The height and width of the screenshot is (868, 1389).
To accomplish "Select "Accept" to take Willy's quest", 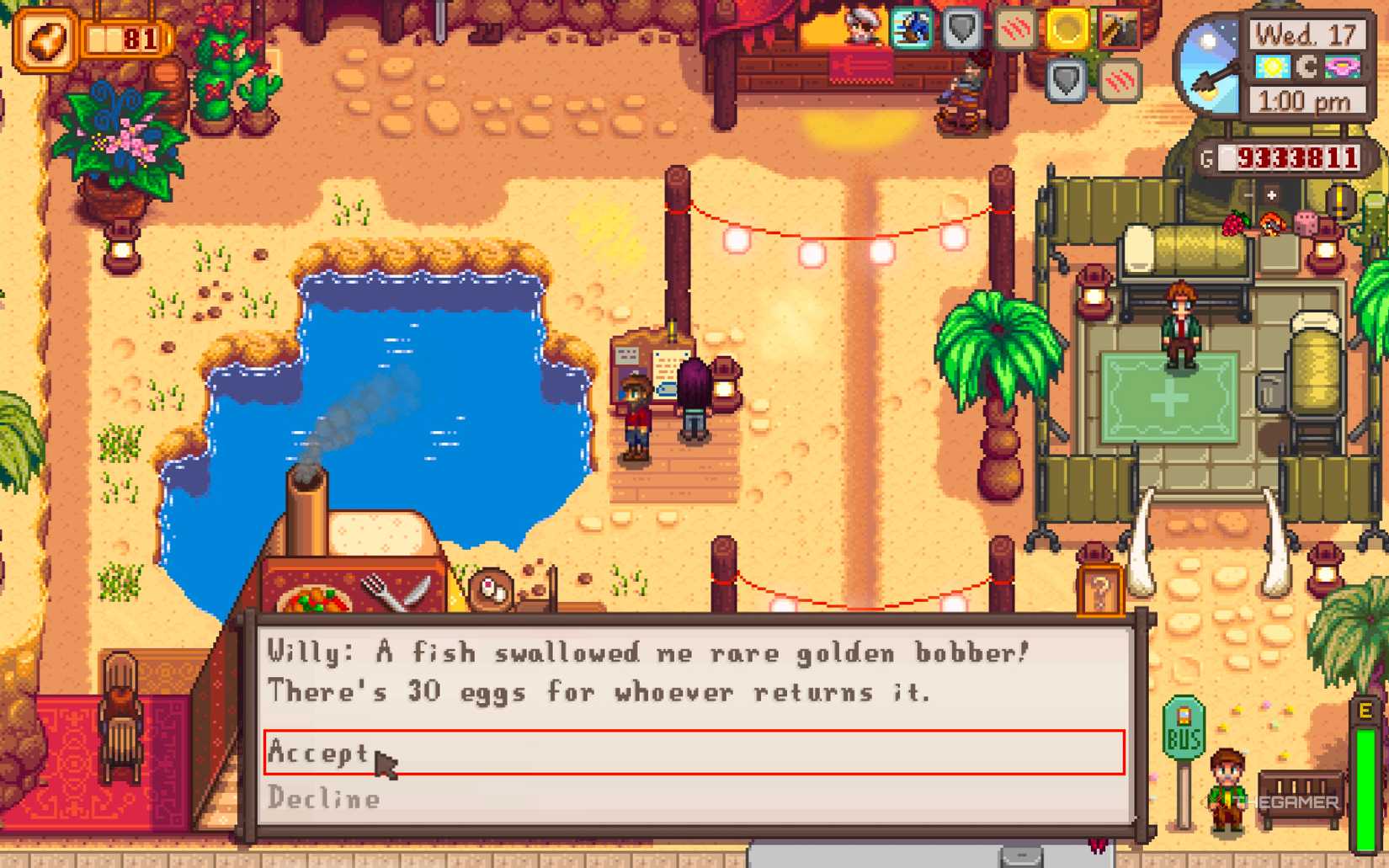I will 320,754.
